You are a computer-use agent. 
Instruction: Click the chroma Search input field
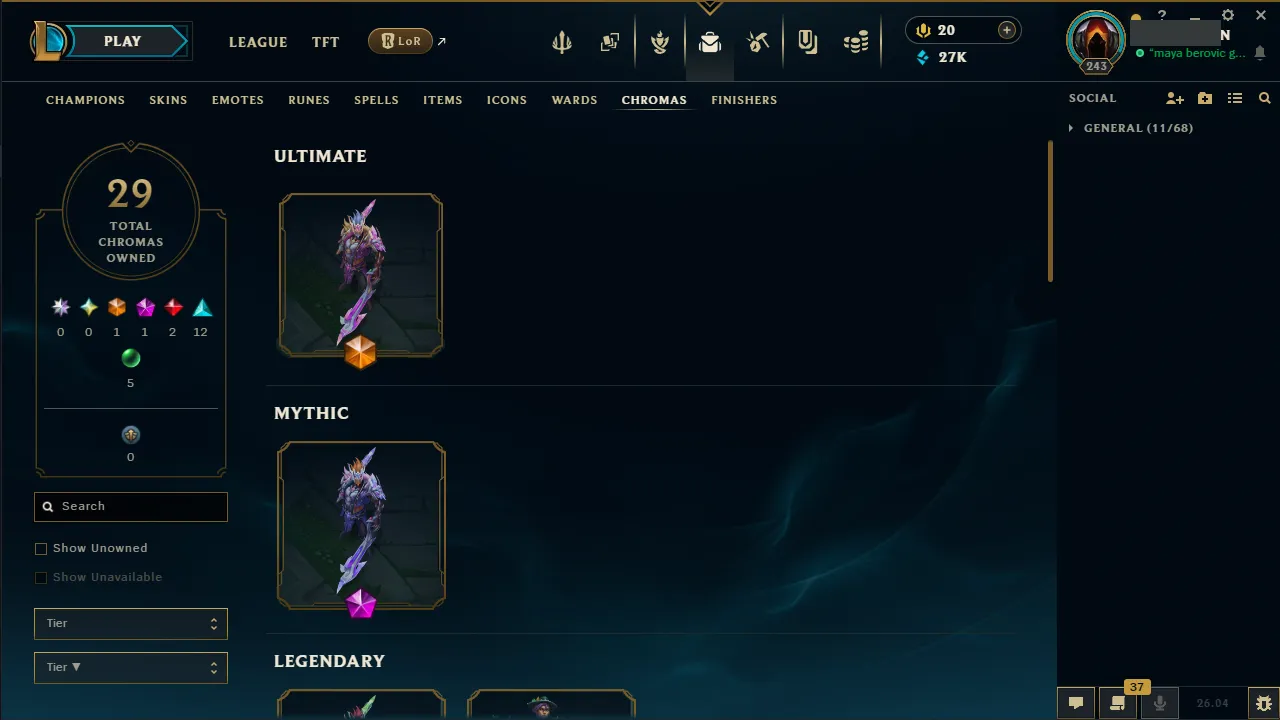130,507
